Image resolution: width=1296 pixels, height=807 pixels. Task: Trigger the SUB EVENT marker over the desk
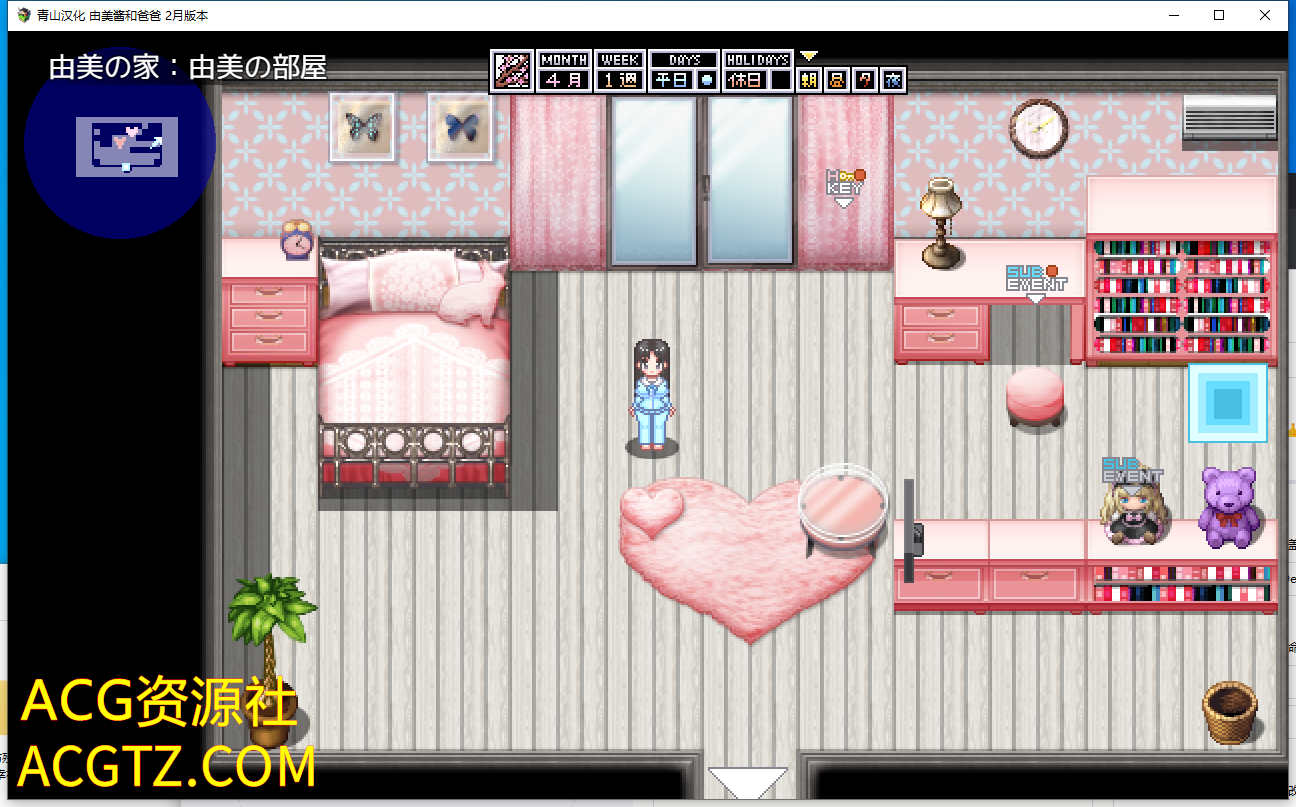point(1036,281)
